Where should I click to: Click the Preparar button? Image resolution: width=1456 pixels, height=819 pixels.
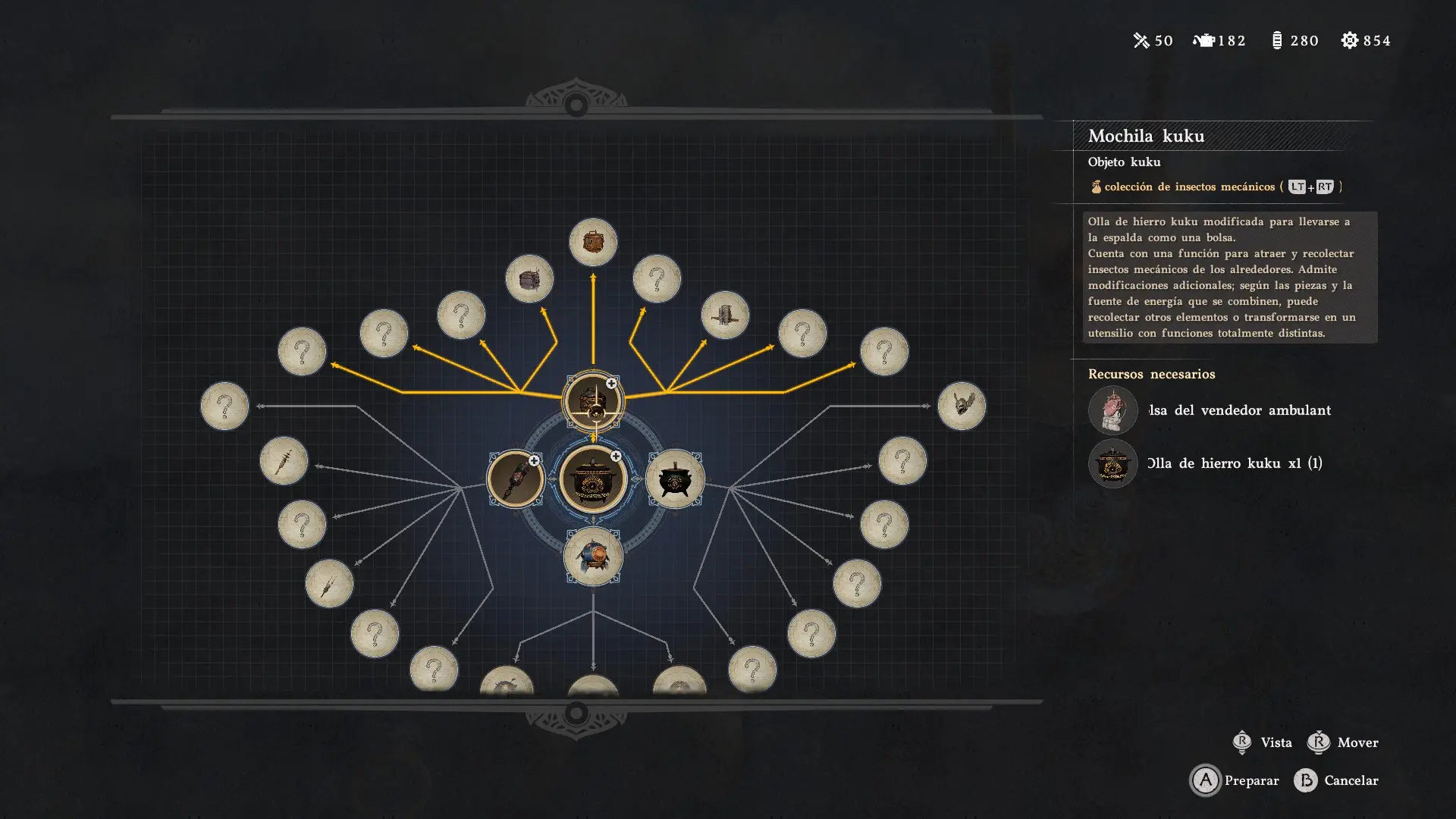pos(1235,780)
